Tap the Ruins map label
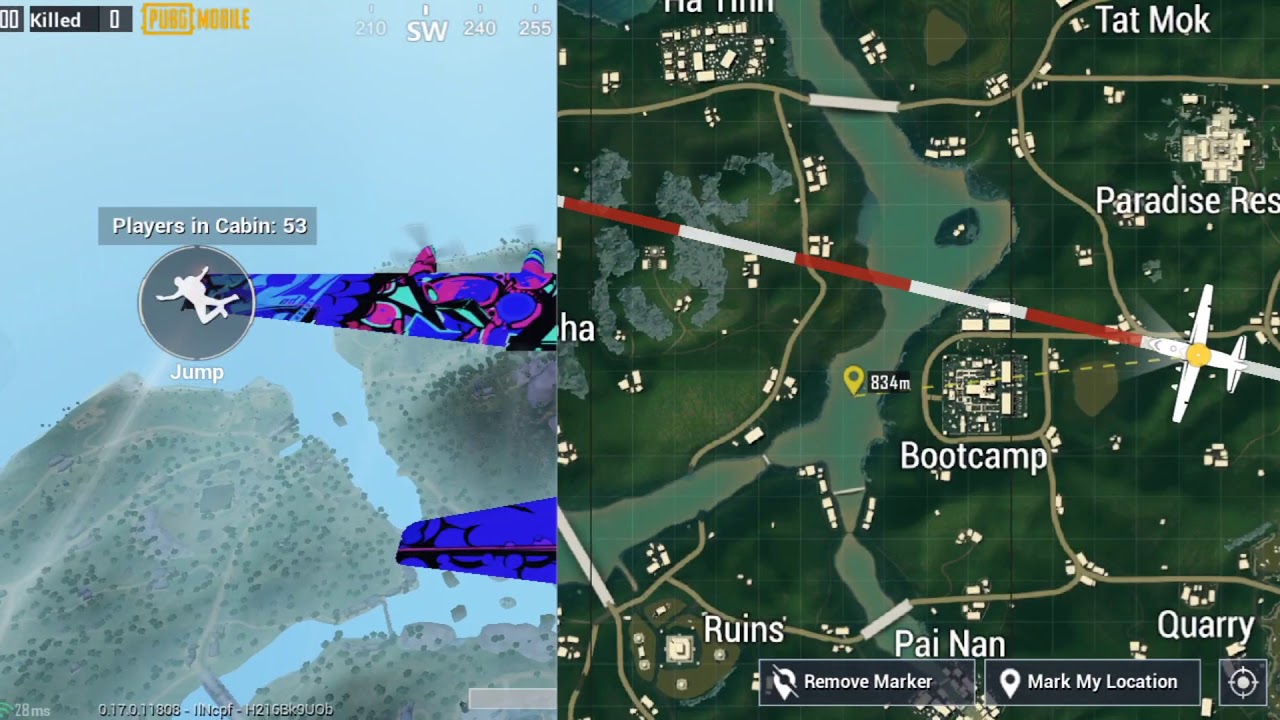The image size is (1280, 720). tap(744, 630)
